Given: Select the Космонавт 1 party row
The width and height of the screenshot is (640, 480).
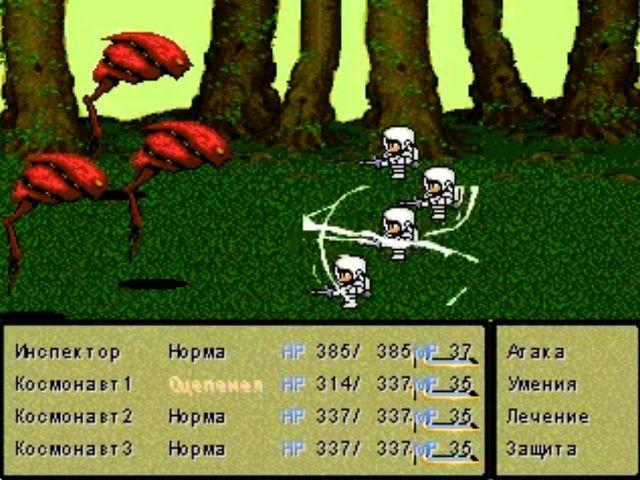Looking at the screenshot, I should tap(74, 384).
